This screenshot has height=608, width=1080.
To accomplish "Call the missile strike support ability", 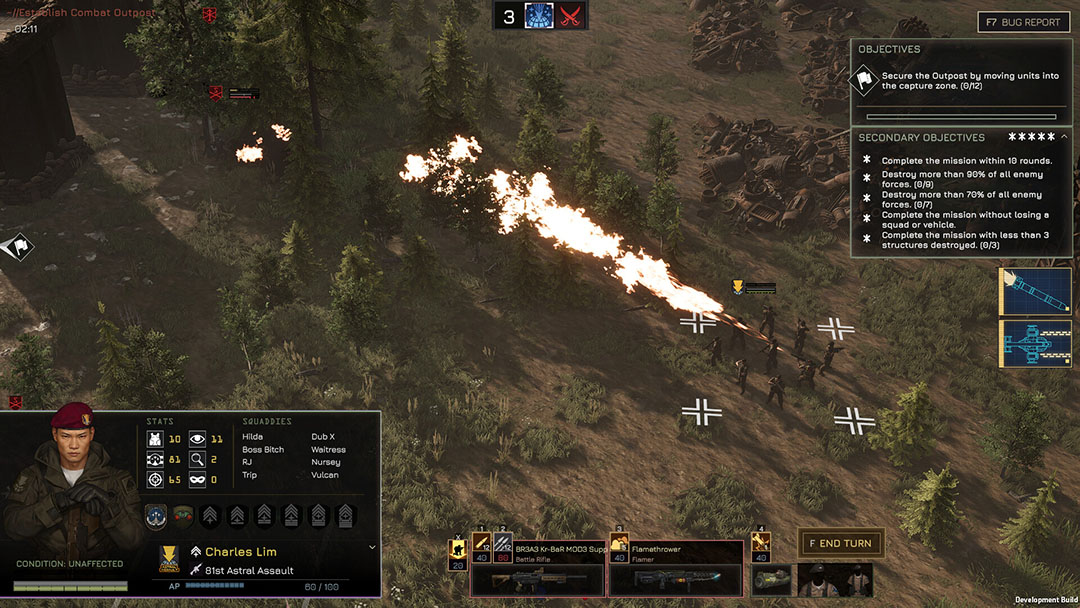I will pos(1035,291).
